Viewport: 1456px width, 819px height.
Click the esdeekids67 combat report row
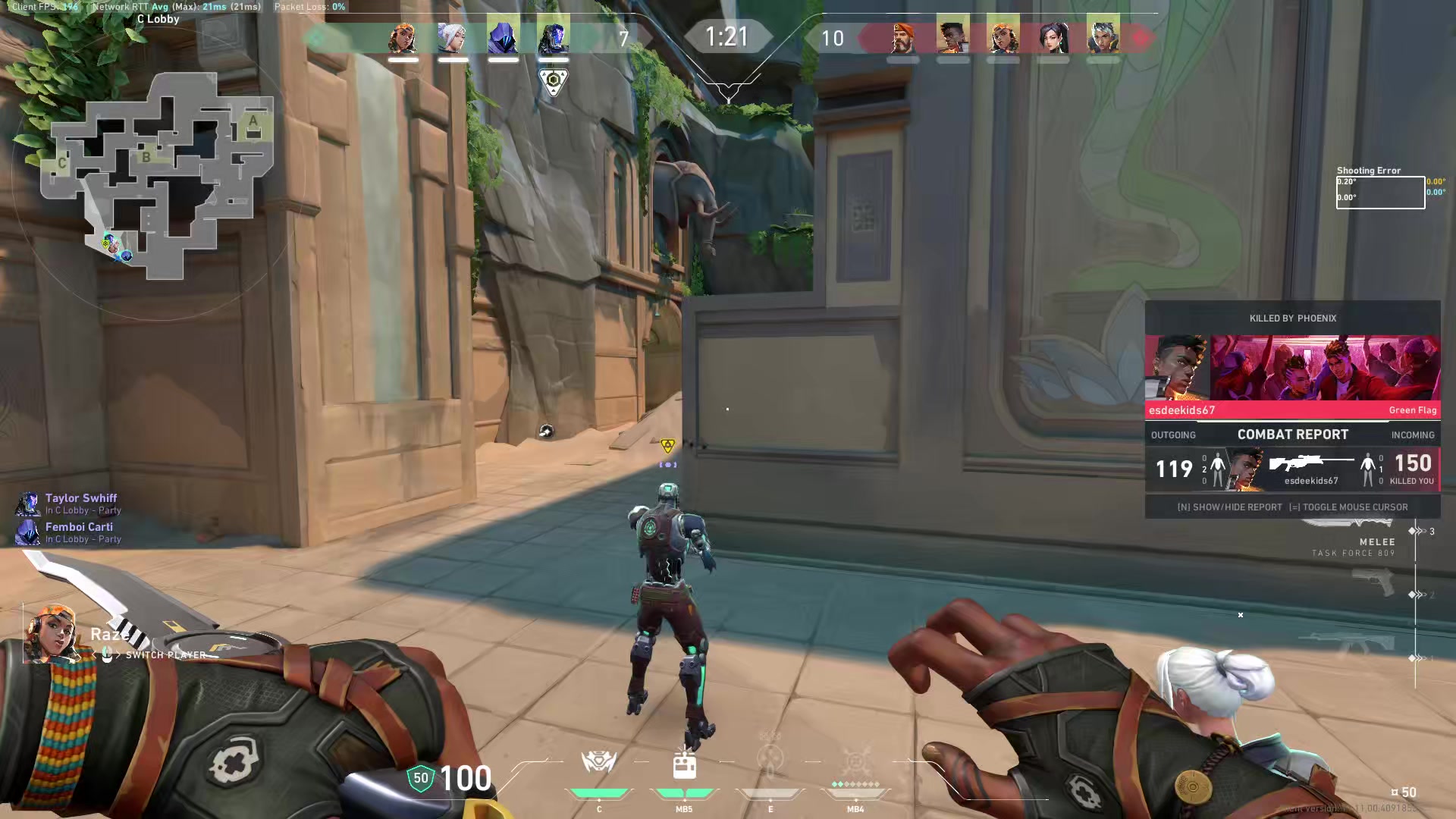click(x=1292, y=469)
